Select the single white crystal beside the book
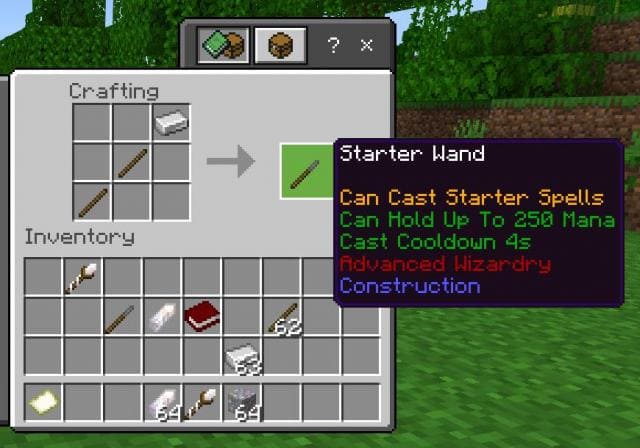Image resolution: width=640 pixels, height=448 pixels. pos(162,316)
